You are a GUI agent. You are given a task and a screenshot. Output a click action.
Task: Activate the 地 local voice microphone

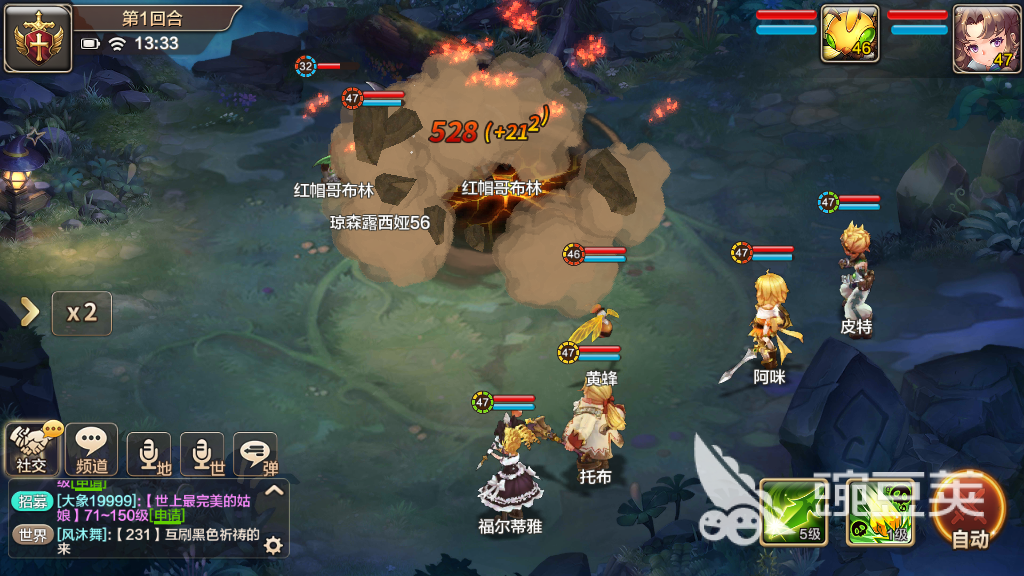[x=148, y=453]
